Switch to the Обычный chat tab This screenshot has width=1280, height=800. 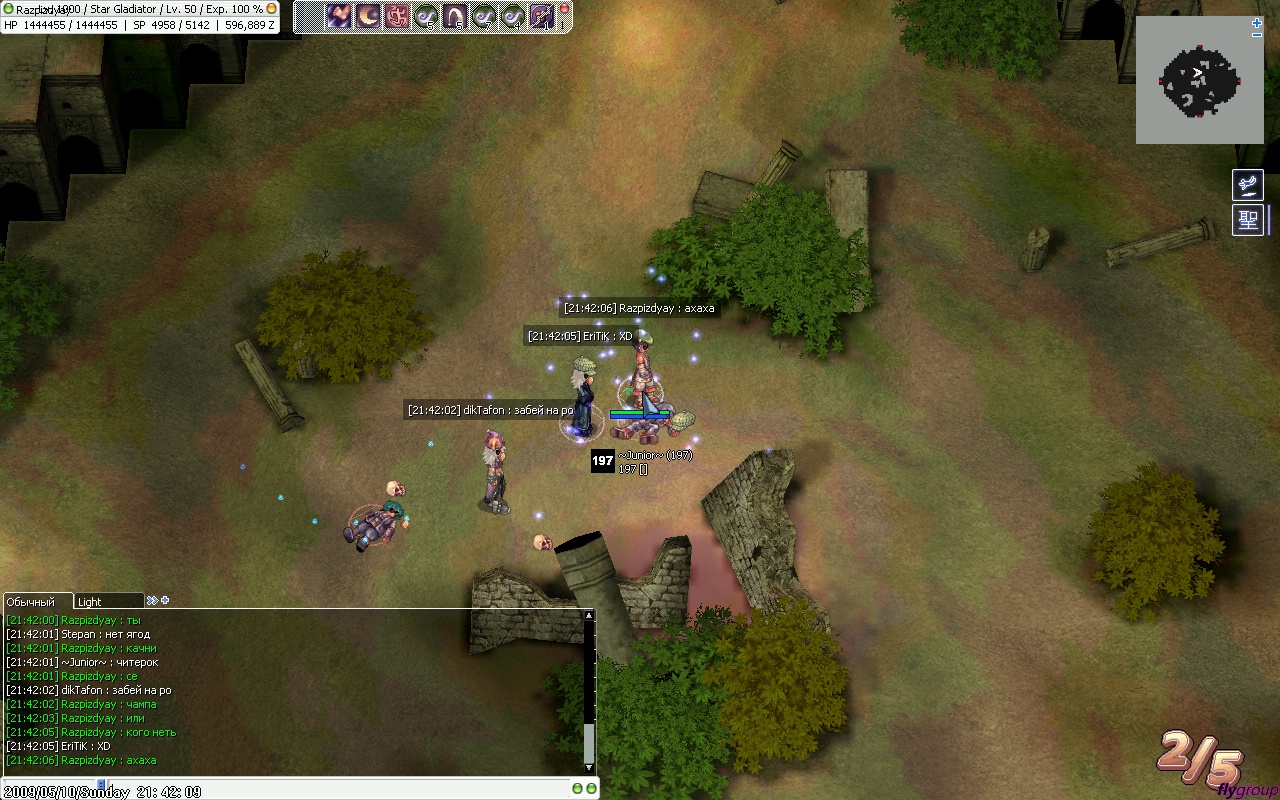(x=32, y=602)
